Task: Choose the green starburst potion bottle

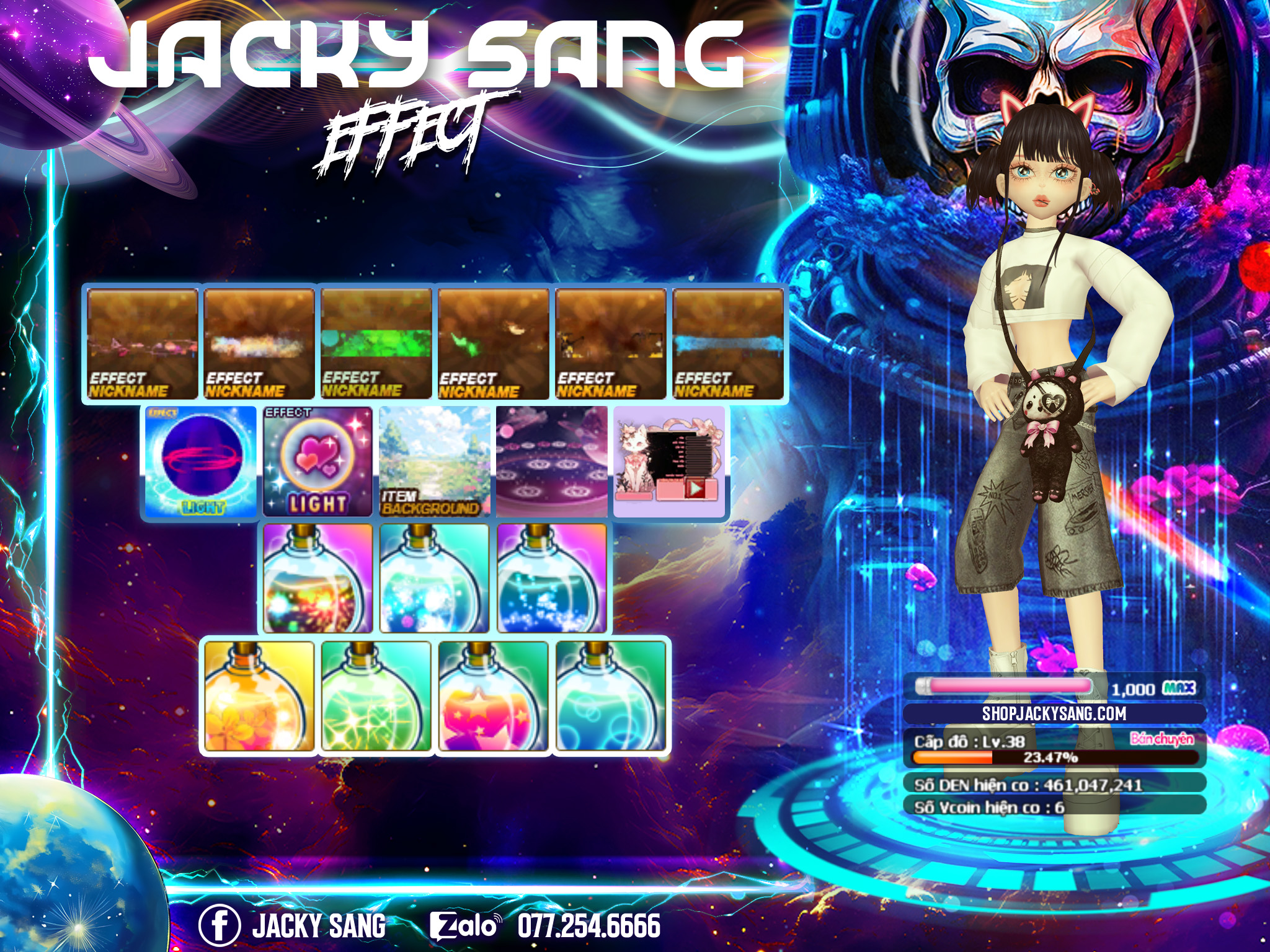Action: pyautogui.click(x=376, y=697)
